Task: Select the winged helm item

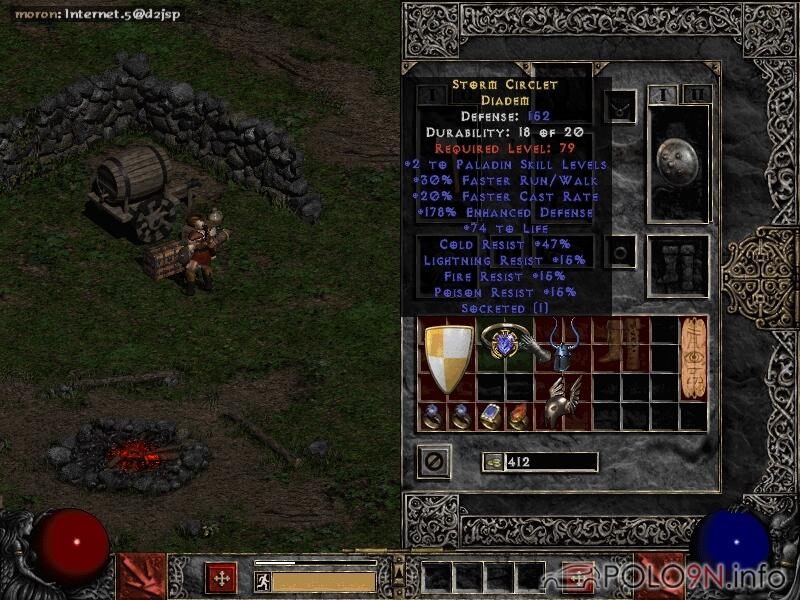Action: tap(564, 400)
